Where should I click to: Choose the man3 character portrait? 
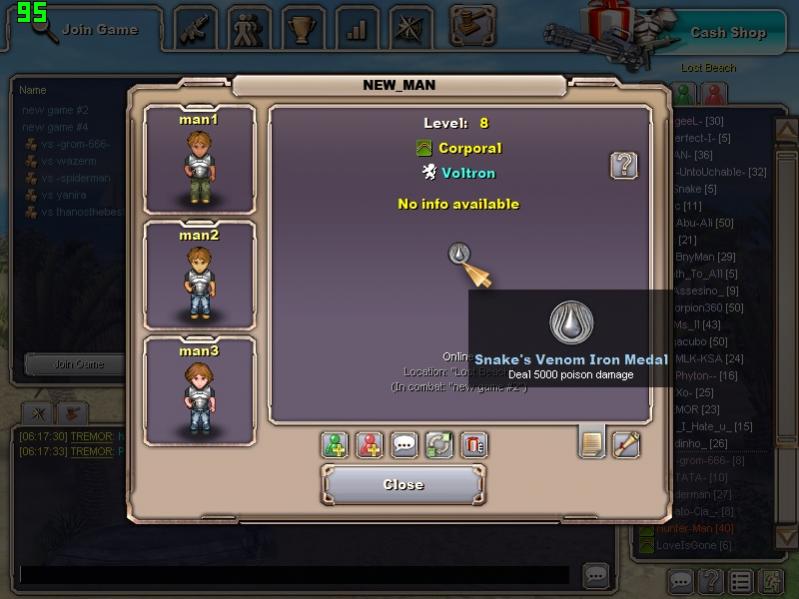coord(199,390)
